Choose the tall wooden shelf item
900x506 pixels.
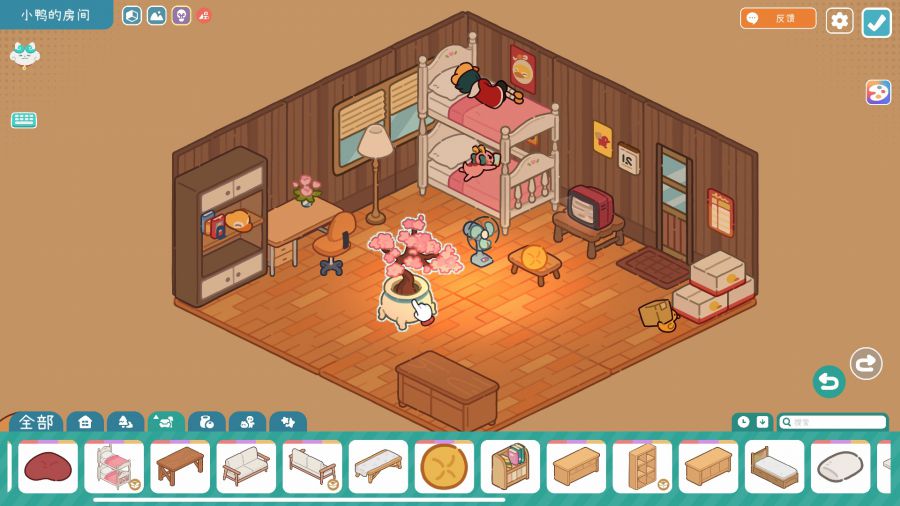(x=642, y=467)
